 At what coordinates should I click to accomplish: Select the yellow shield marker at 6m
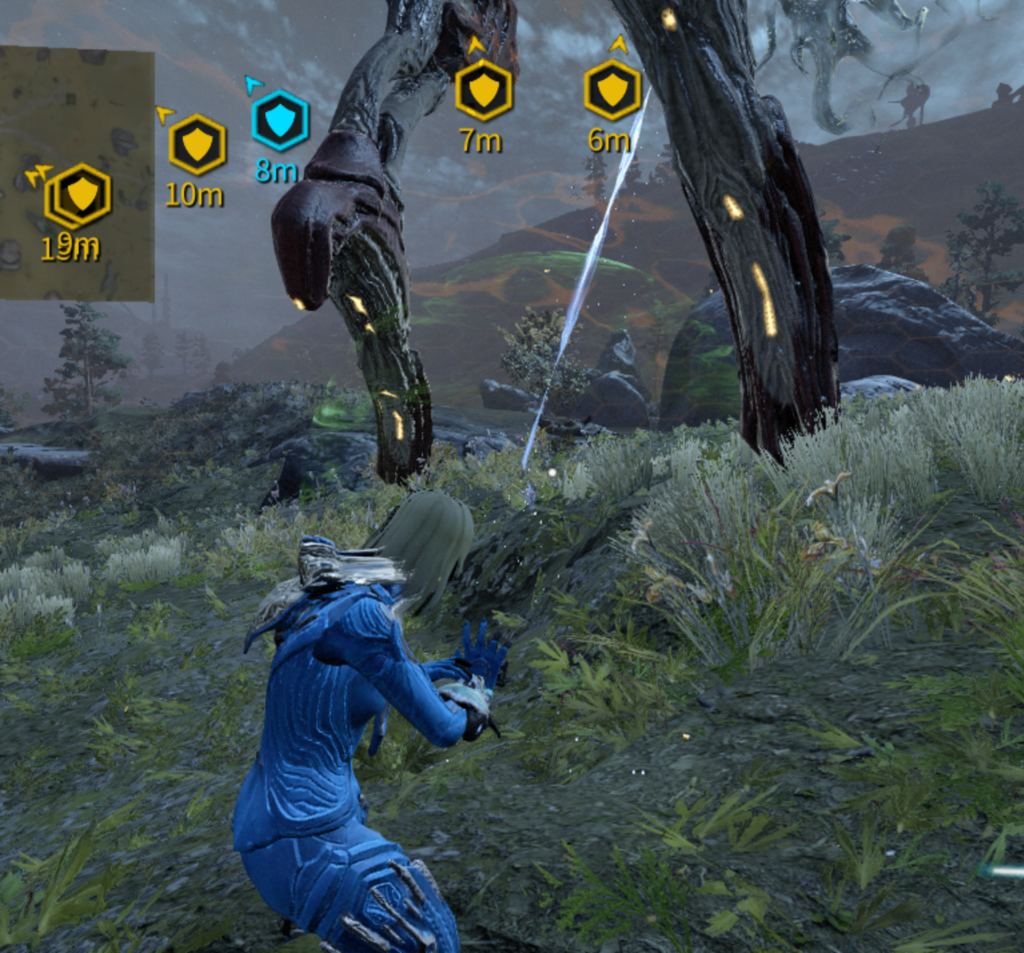tap(612, 90)
